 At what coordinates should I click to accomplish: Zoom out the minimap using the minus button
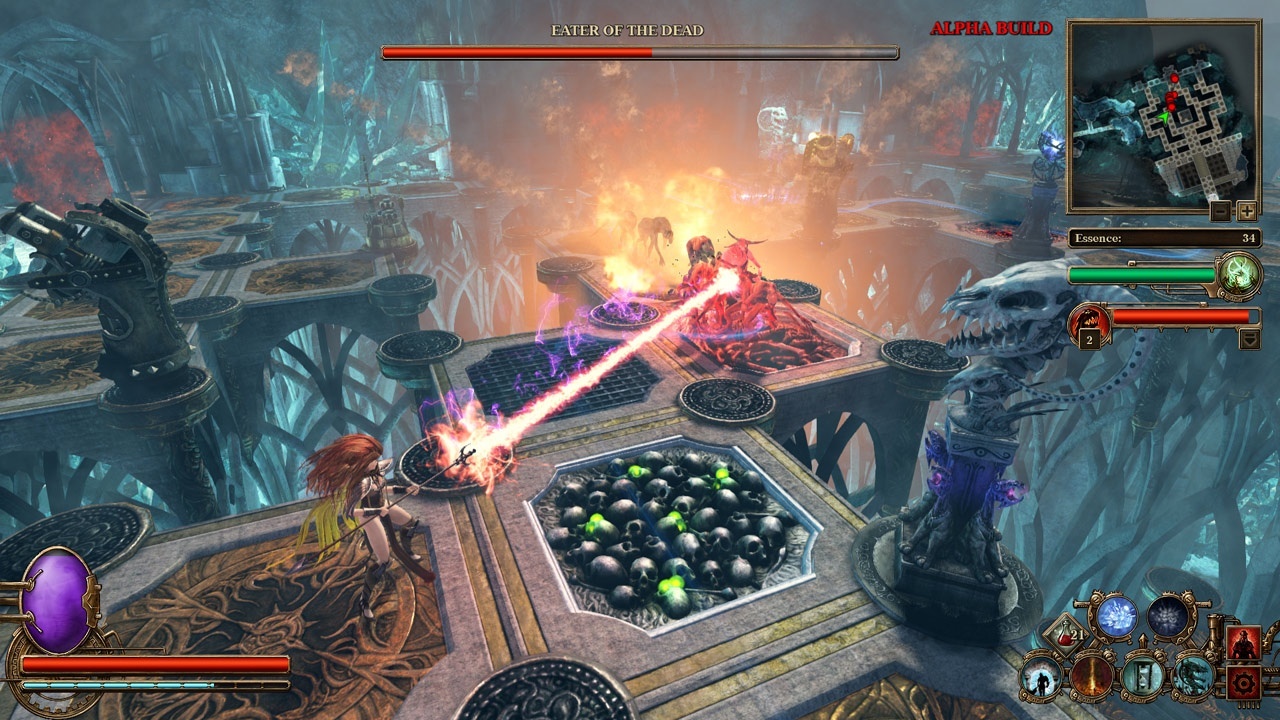pyautogui.click(x=1220, y=211)
